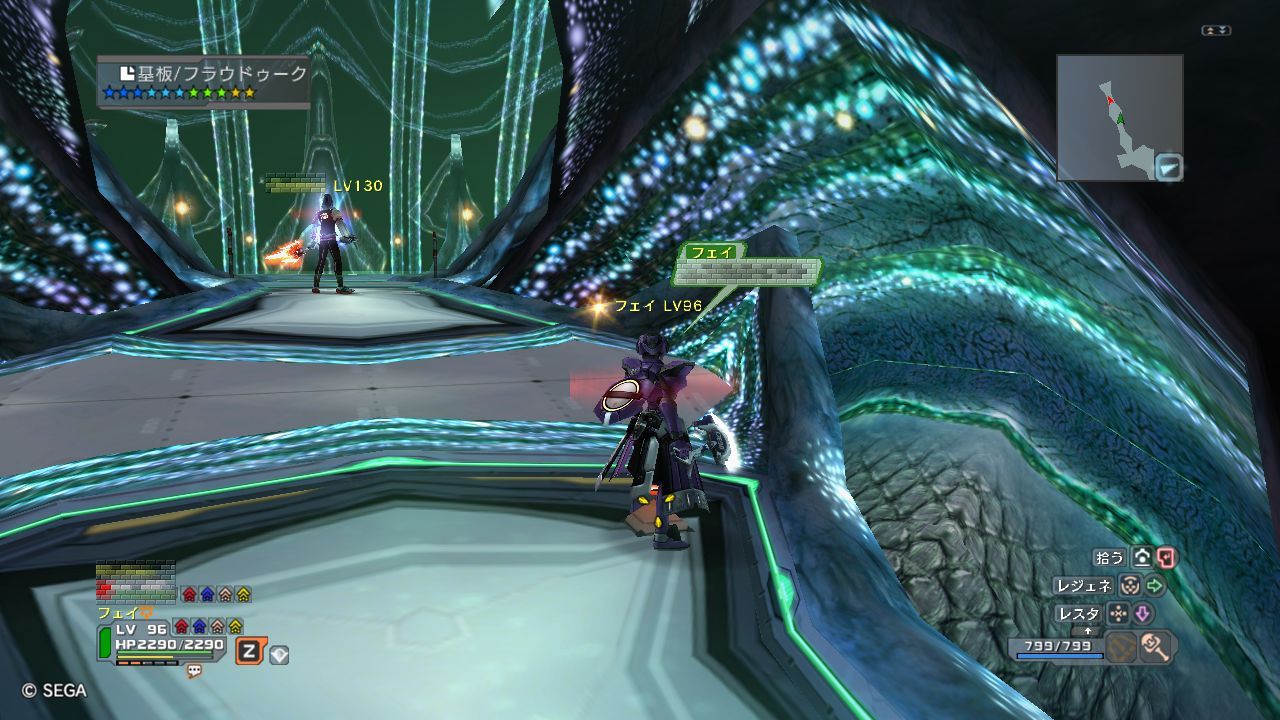
Task: Toggle the up-down arrows indicator above the minimap
Action: [1216, 31]
